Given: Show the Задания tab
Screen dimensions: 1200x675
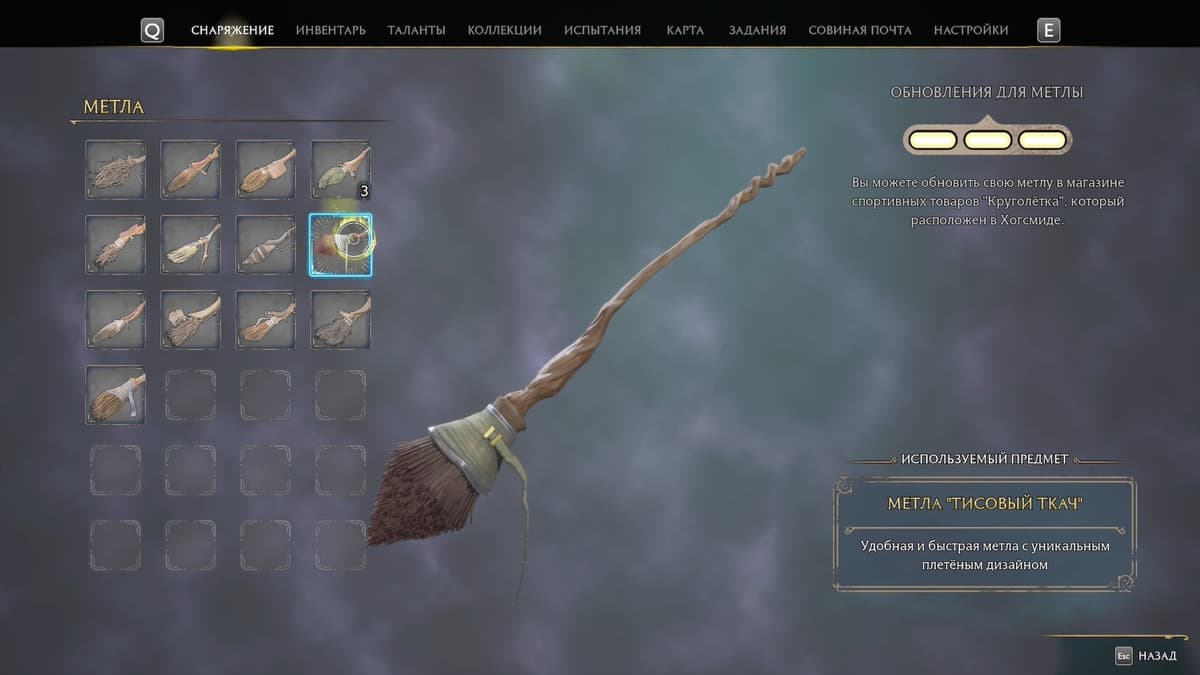Looking at the screenshot, I should [x=757, y=30].
